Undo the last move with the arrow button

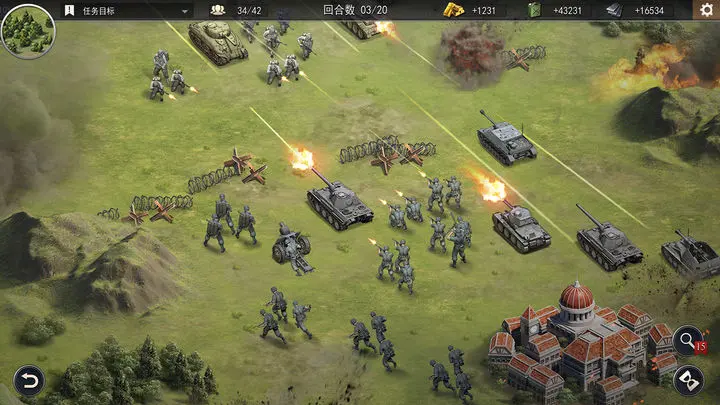pos(28,380)
